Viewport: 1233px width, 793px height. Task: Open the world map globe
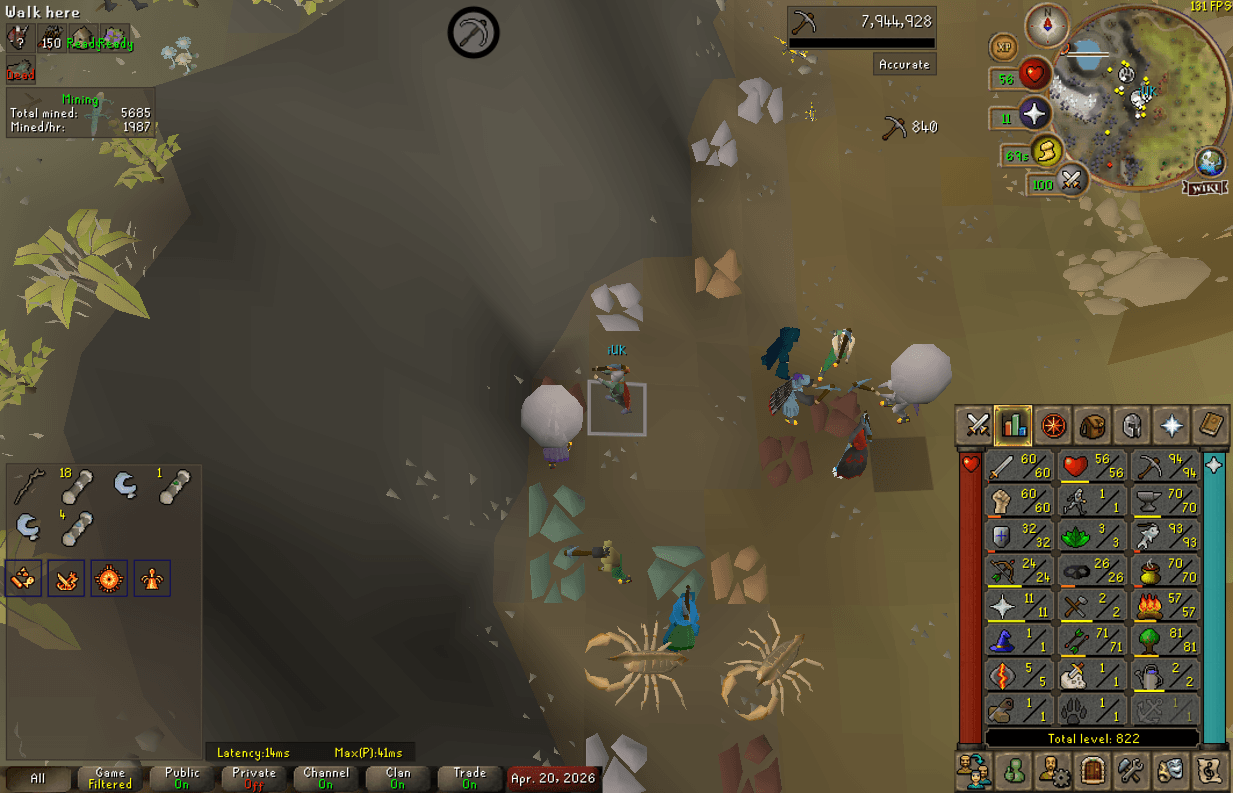(x=1211, y=162)
